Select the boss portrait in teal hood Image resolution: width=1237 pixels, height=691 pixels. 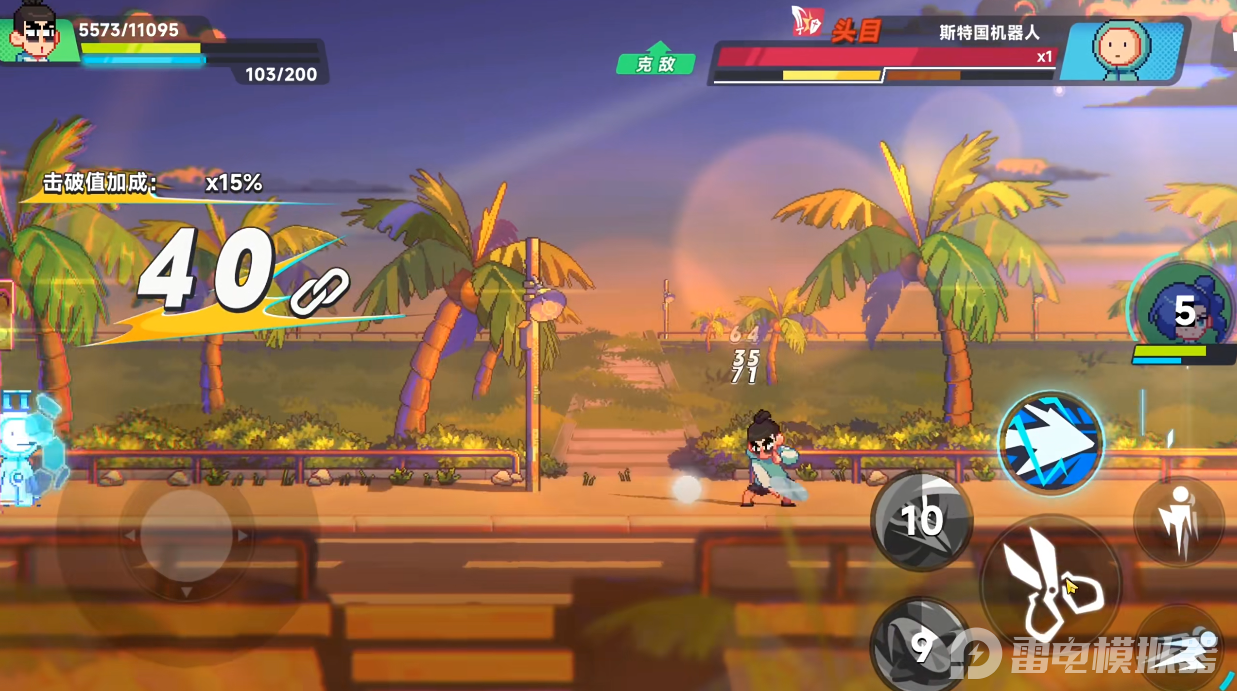(x=1120, y=48)
